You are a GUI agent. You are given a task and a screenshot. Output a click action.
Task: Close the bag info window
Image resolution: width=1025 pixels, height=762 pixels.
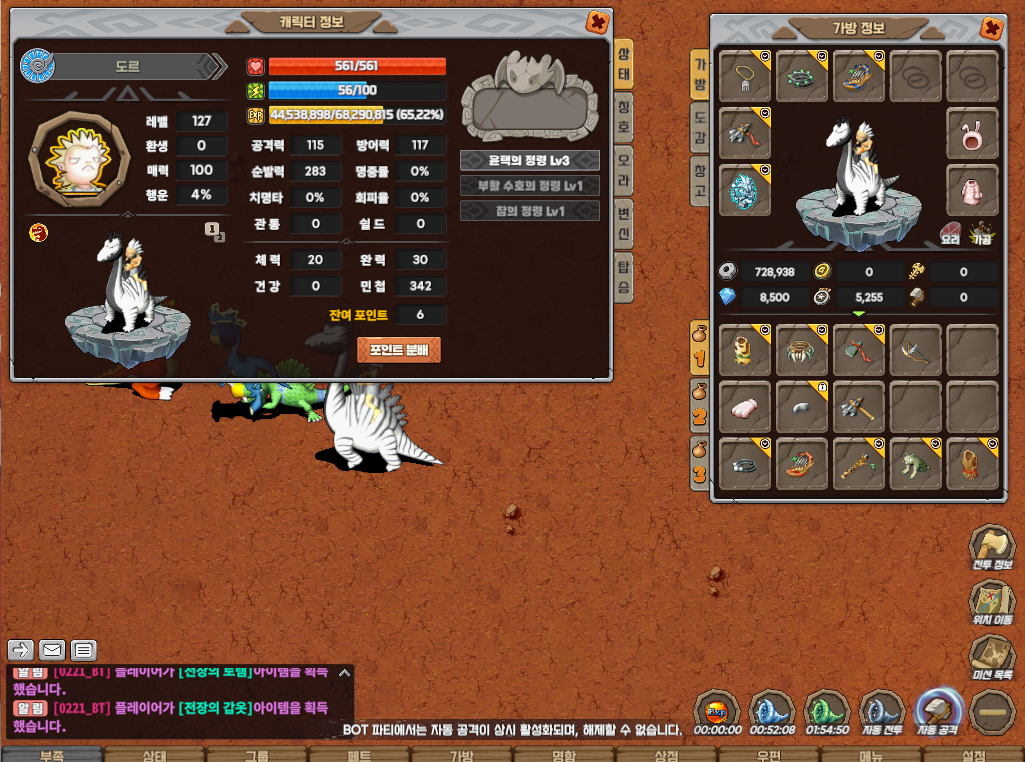click(991, 28)
